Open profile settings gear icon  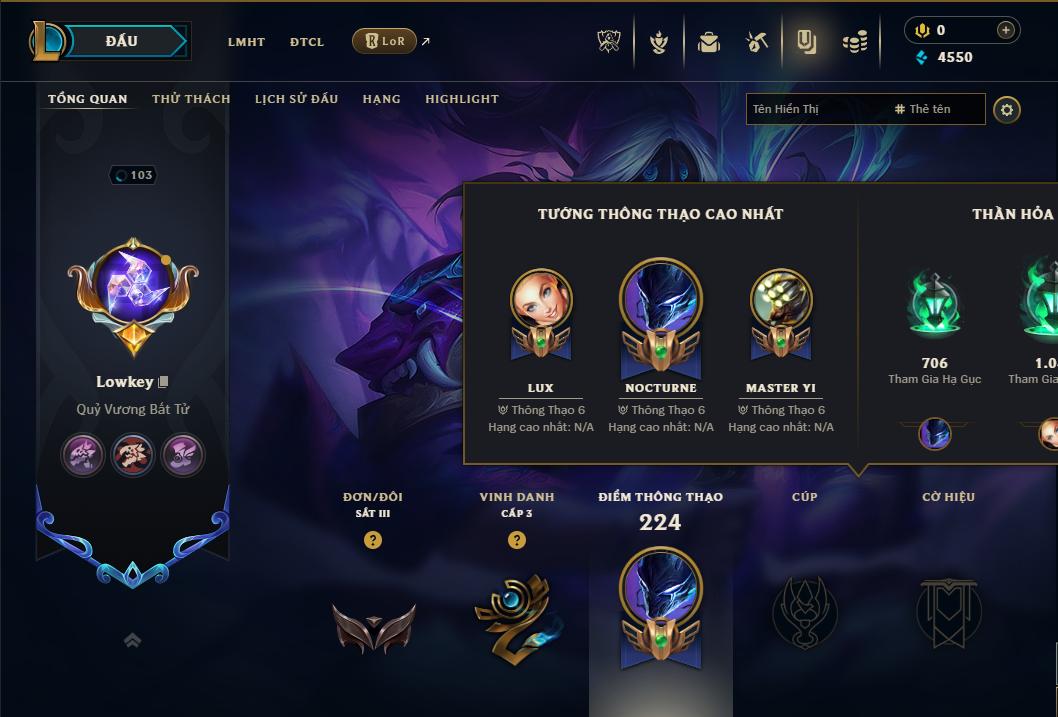tap(1007, 109)
